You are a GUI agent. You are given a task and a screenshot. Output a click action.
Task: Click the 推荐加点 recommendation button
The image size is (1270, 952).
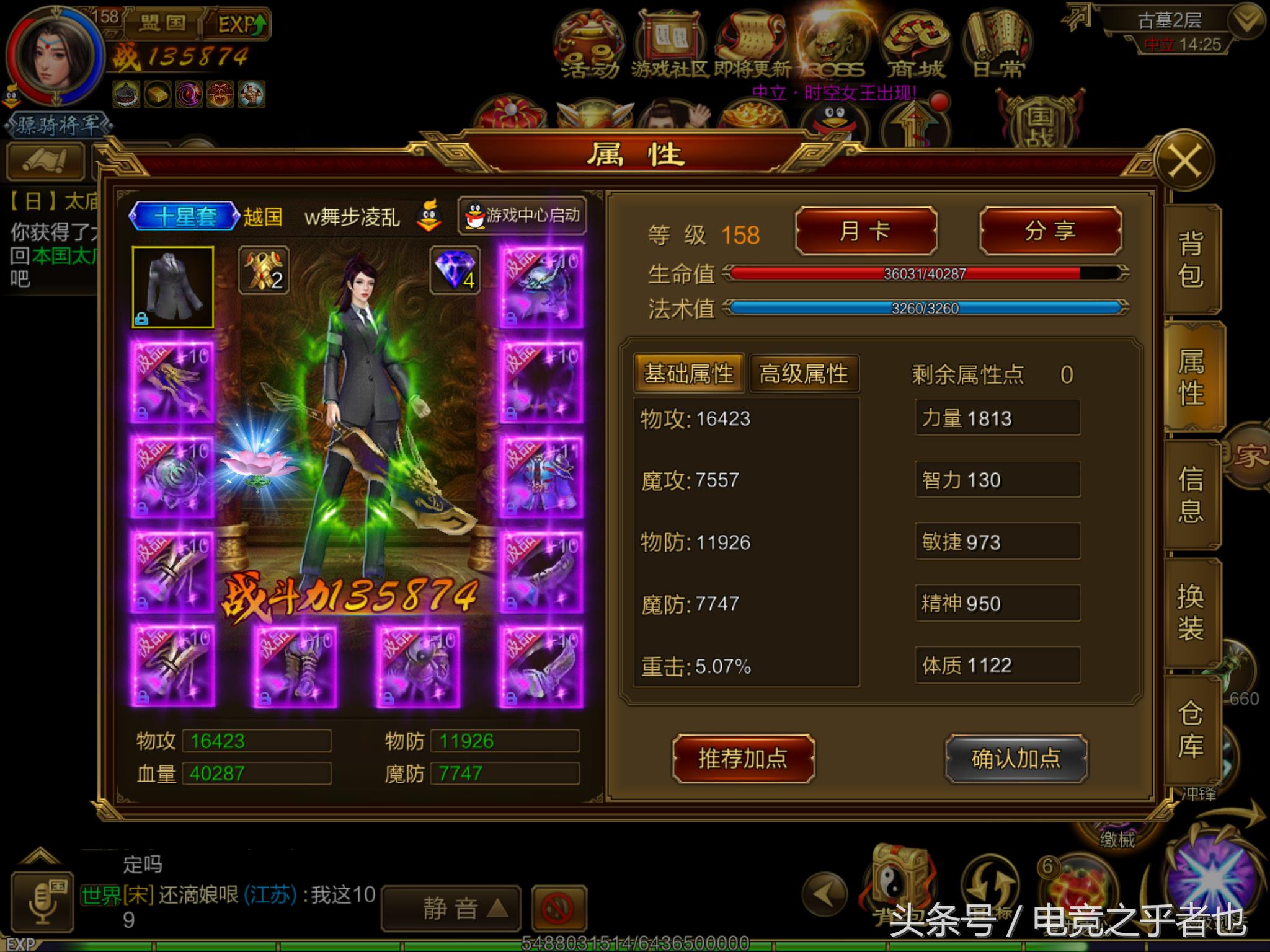(744, 757)
